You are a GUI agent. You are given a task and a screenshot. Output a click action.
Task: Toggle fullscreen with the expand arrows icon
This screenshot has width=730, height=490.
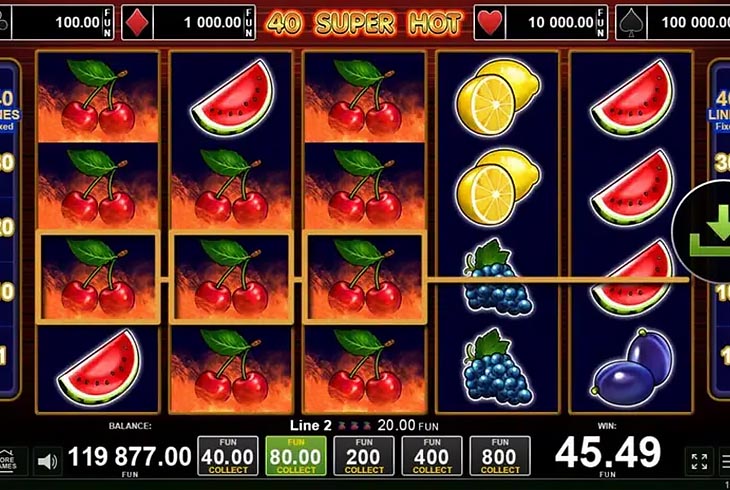700,461
